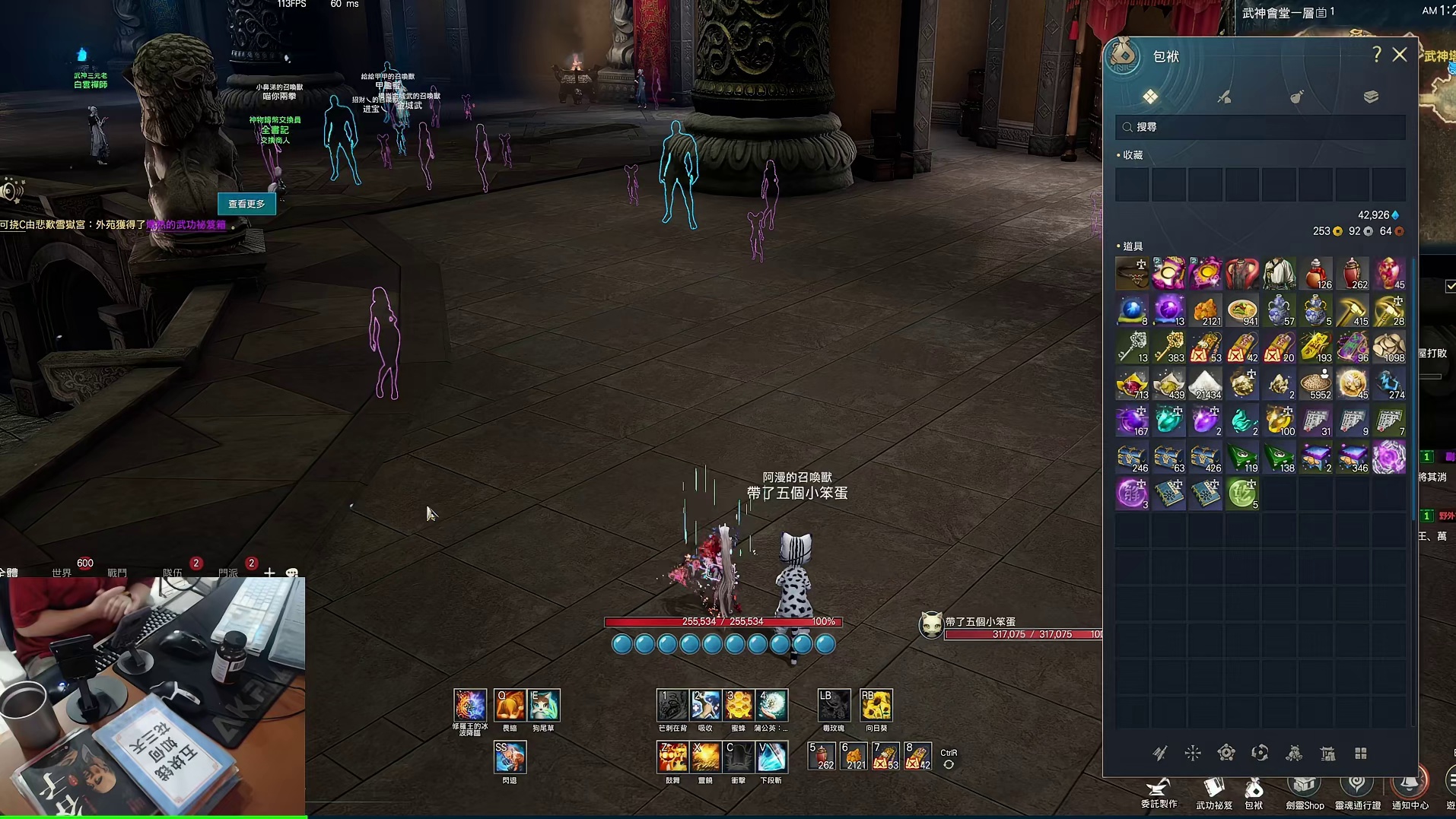Activate the 狗尾草 cat skill
1456x819 pixels.
543,706
